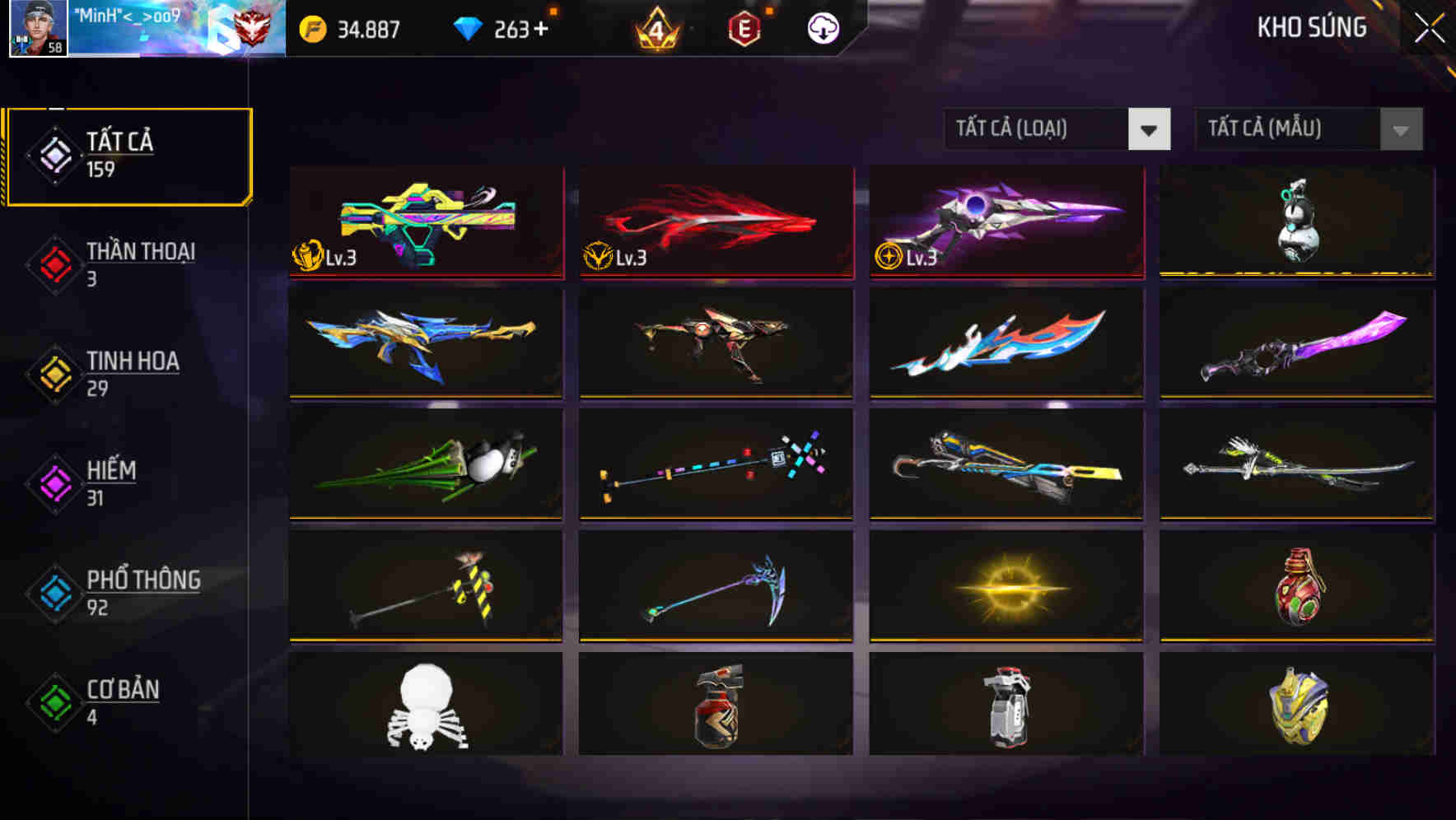Screen dimensions: 1456x820
Task: Open the red E event badge
Action: [744, 27]
